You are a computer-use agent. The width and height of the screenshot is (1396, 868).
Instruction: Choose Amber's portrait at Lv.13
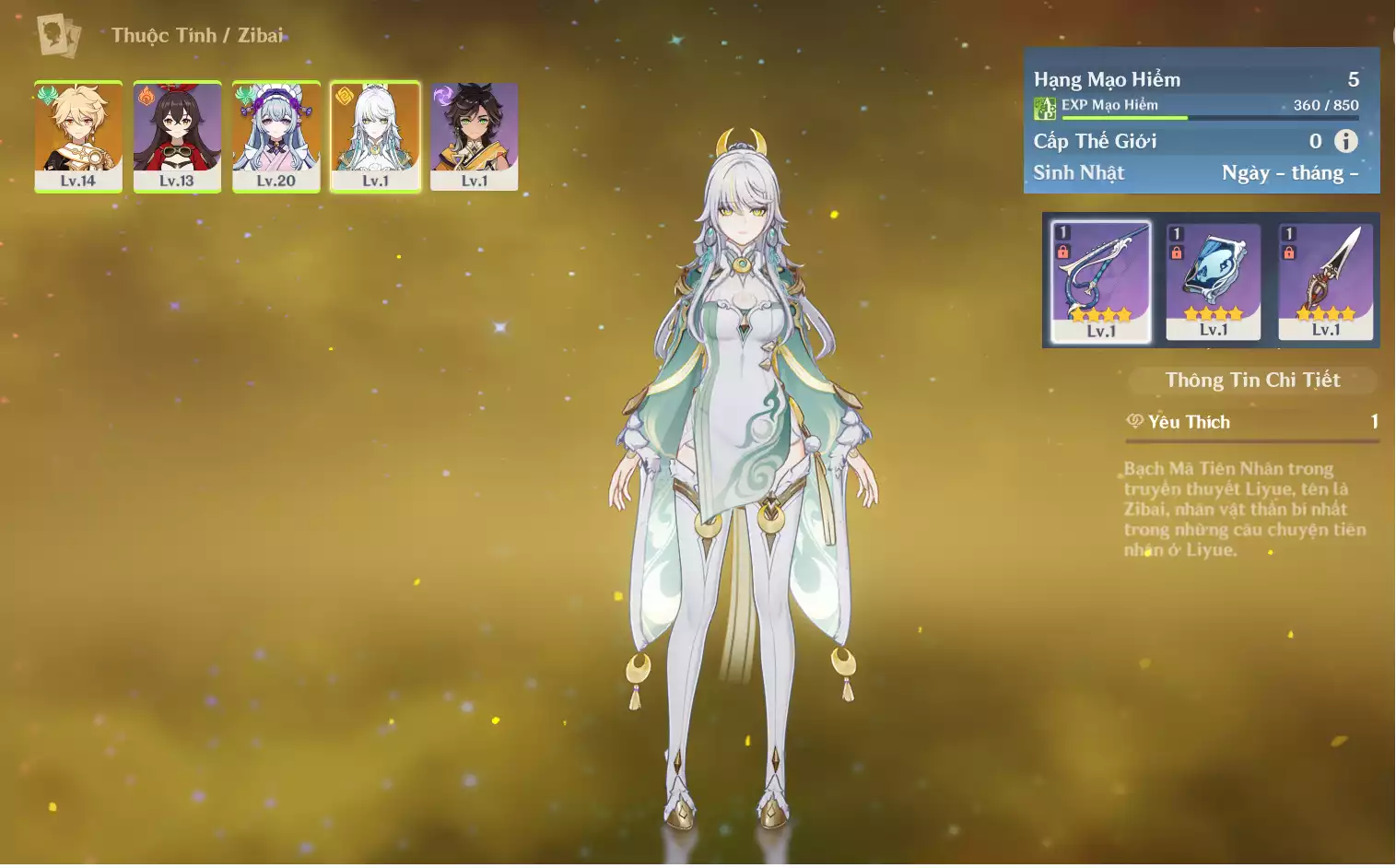(x=177, y=136)
